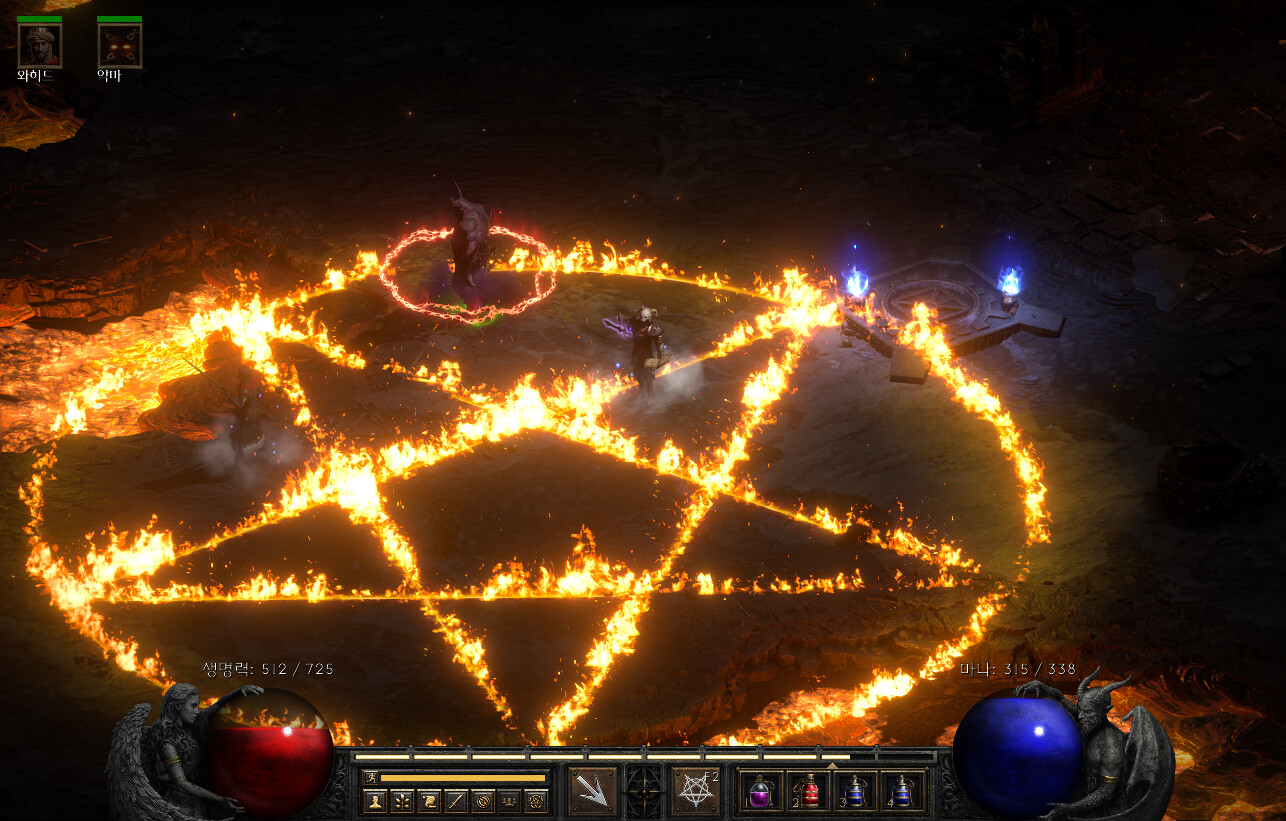
Task: Open the character sheet bust icon
Action: pyautogui.click(x=375, y=800)
